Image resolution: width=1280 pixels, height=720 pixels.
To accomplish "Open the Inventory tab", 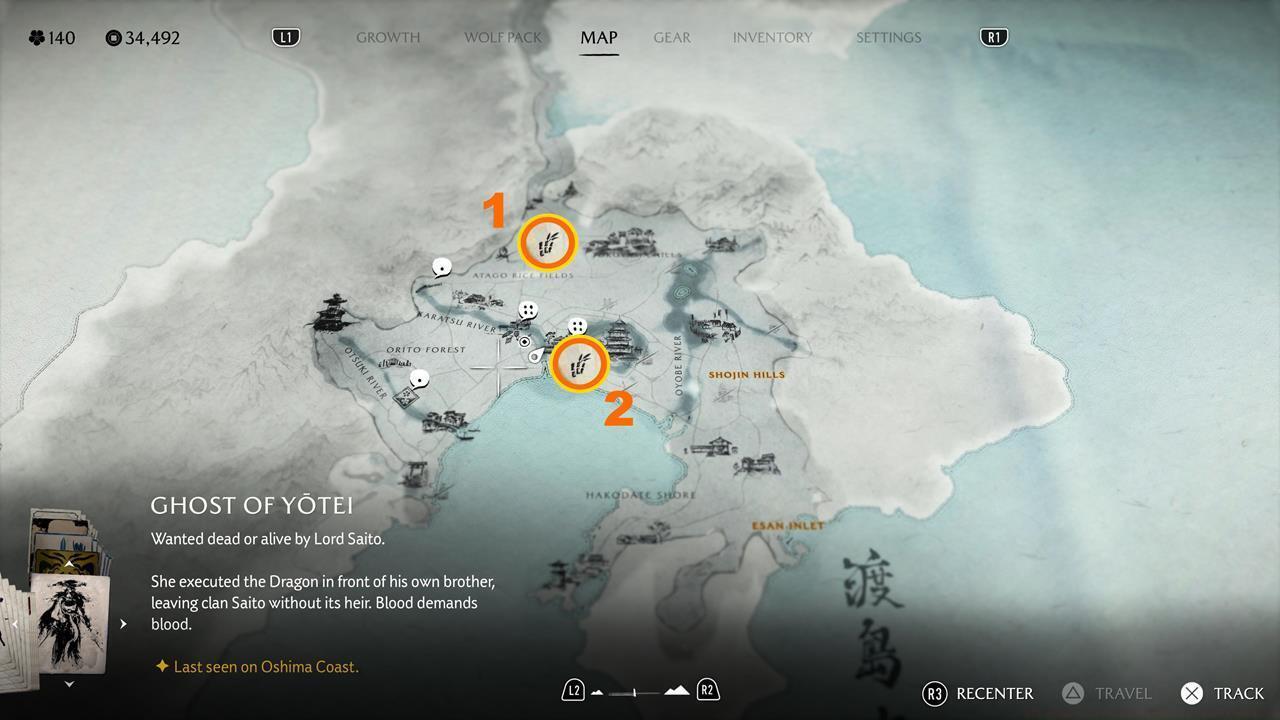I will 772,38.
